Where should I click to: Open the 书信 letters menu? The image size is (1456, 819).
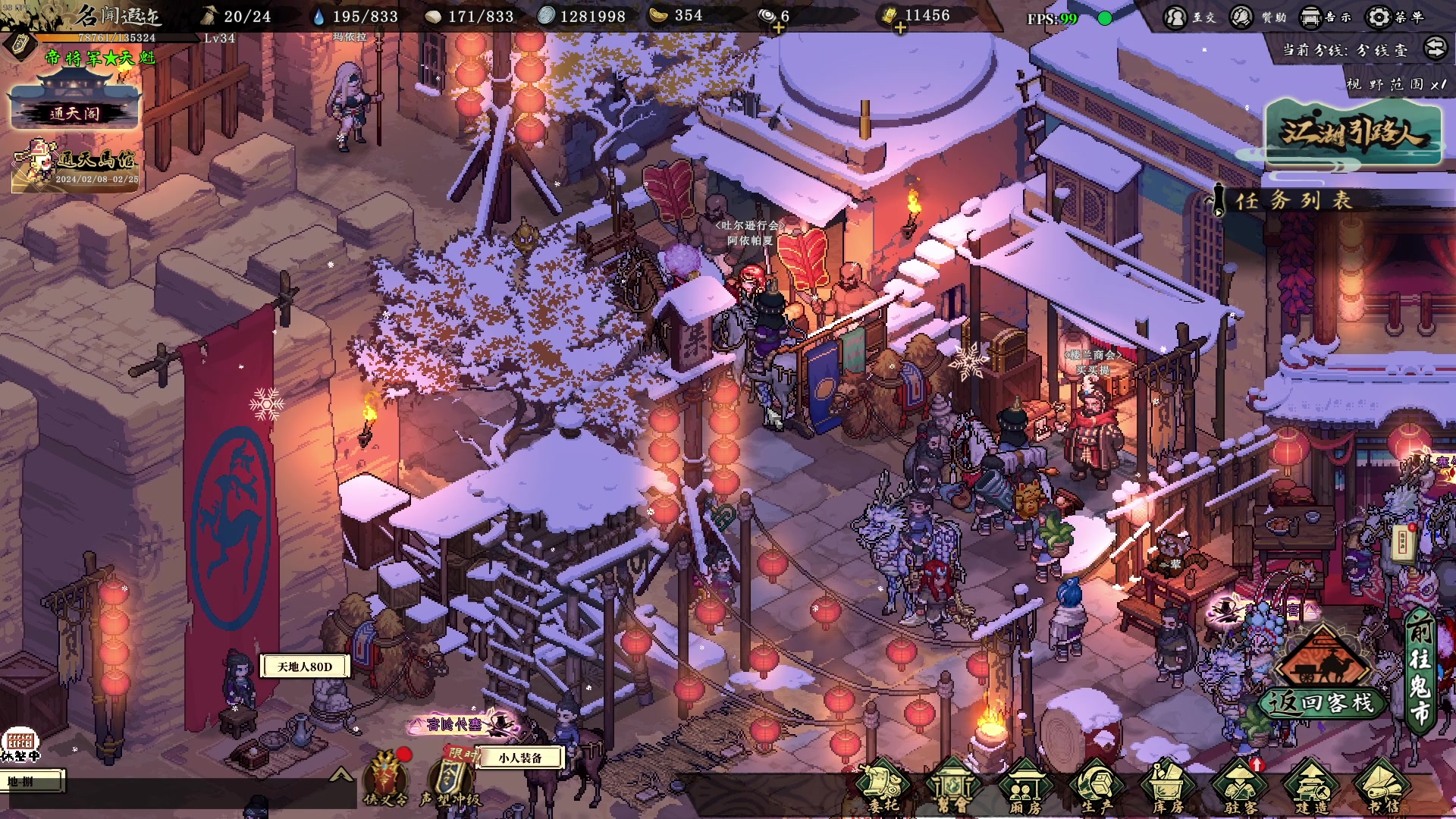pyautogui.click(x=1382, y=786)
